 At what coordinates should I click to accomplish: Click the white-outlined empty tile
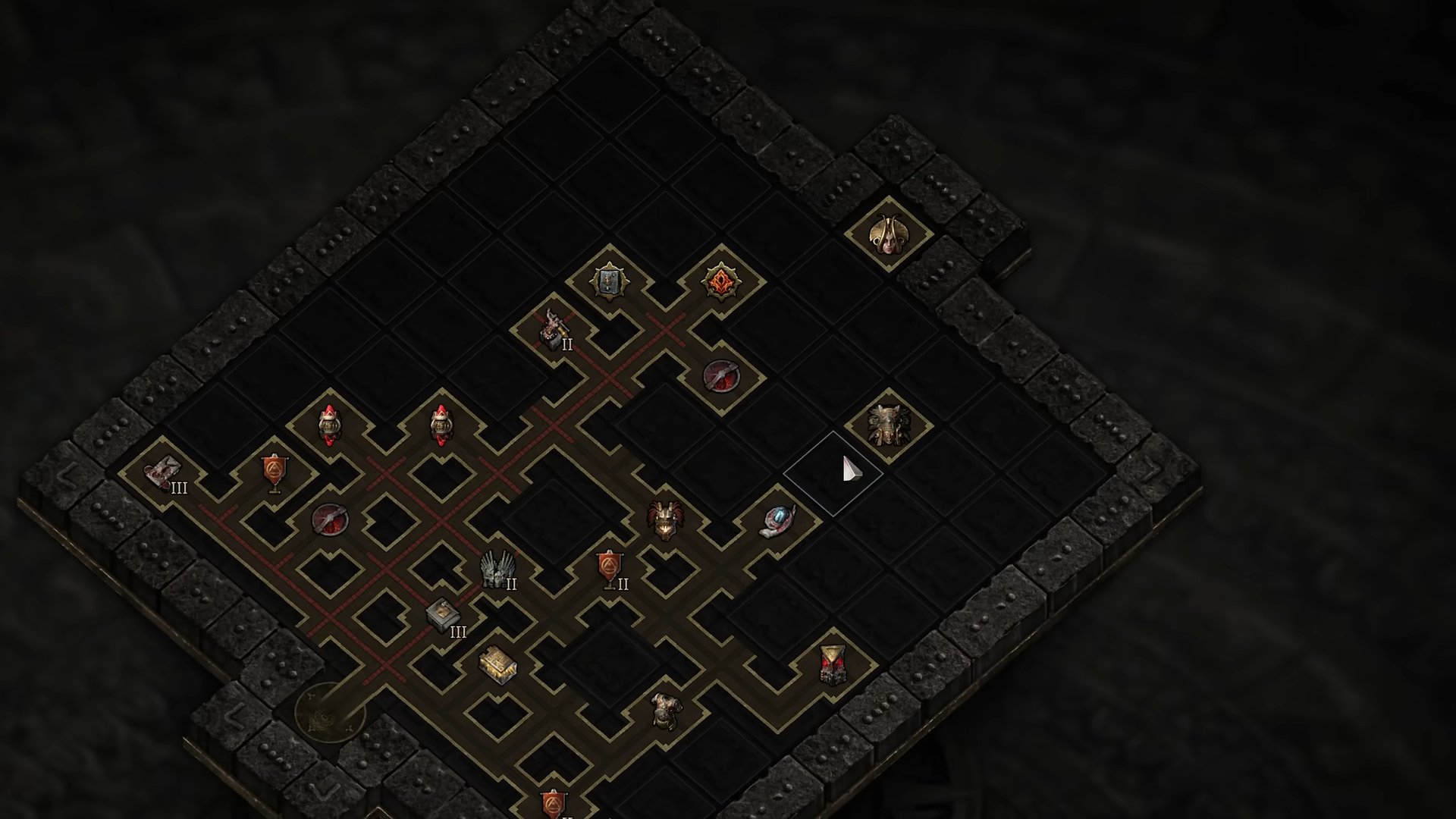[833, 473]
